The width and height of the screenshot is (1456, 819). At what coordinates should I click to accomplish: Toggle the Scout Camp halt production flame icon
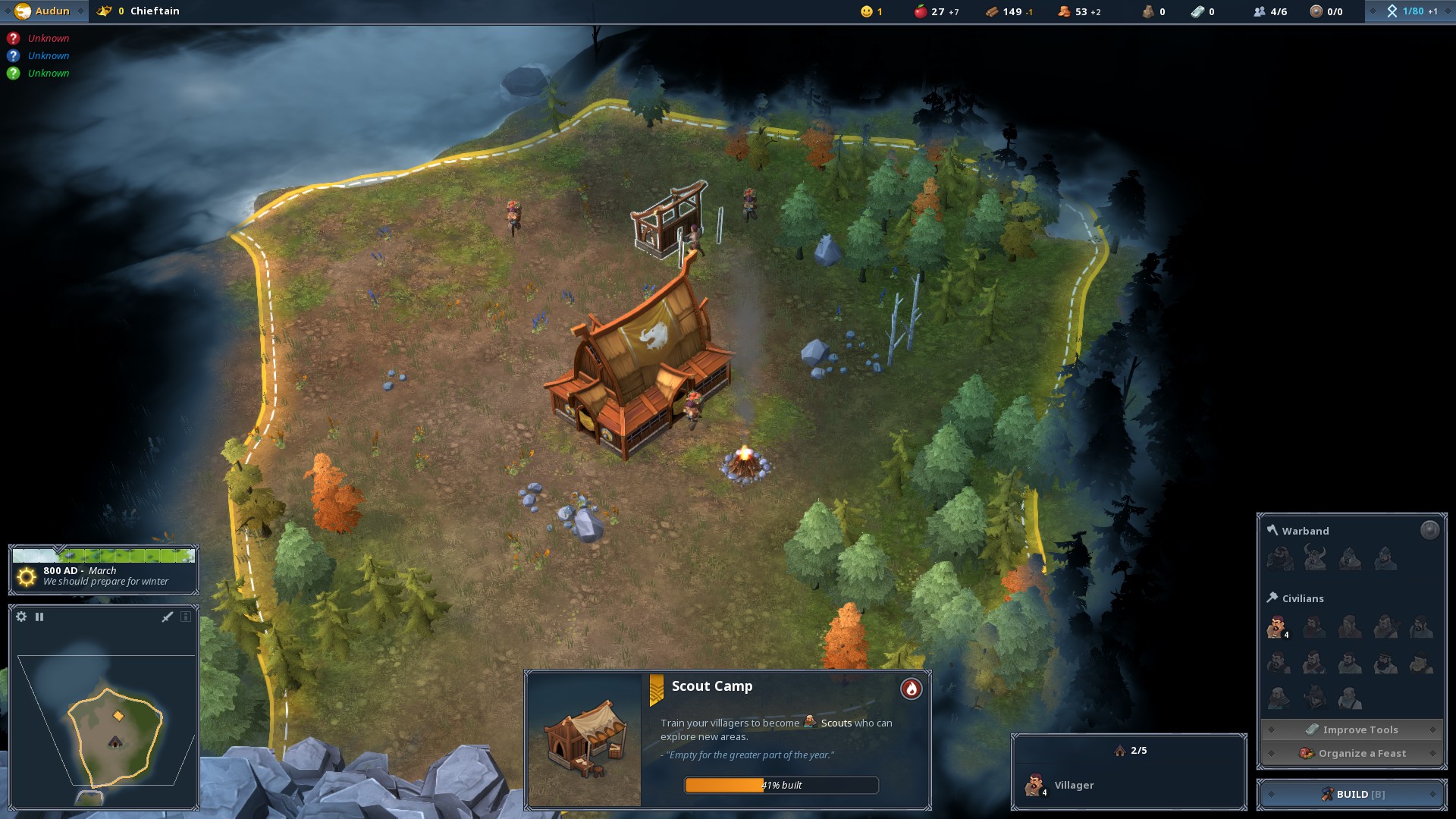(x=911, y=689)
